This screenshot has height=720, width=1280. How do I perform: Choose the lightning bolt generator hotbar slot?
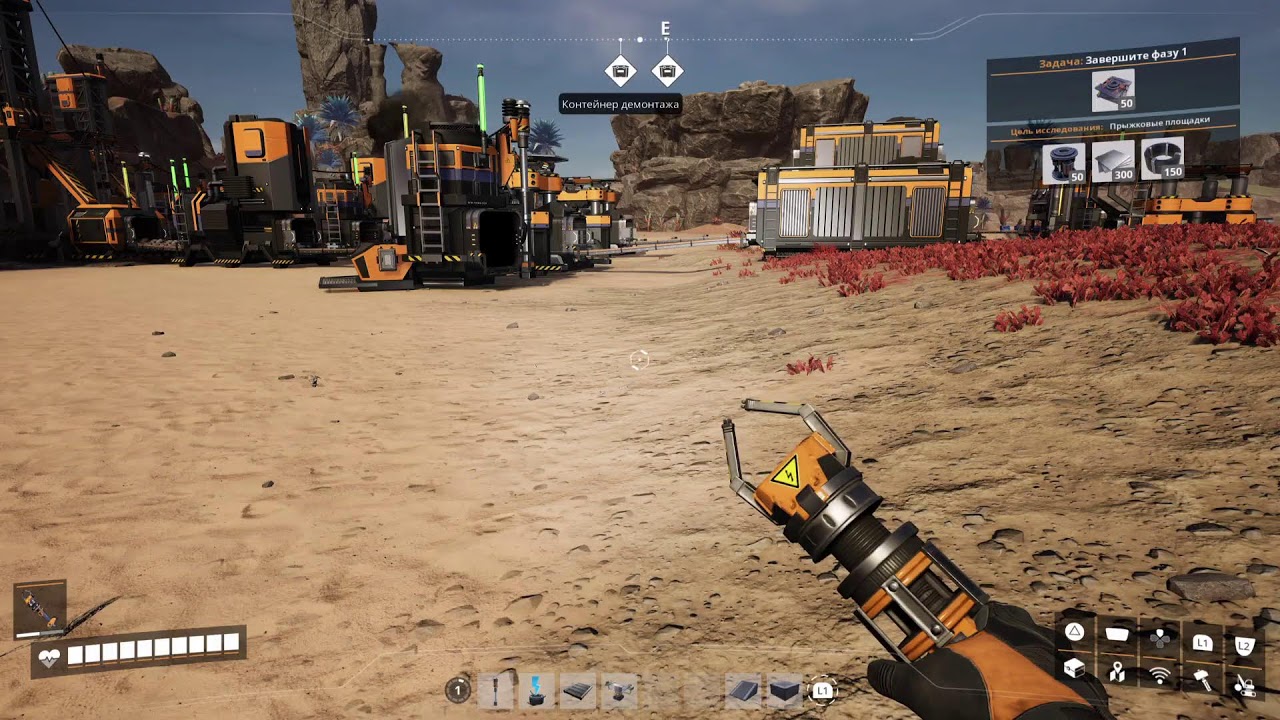click(x=537, y=690)
